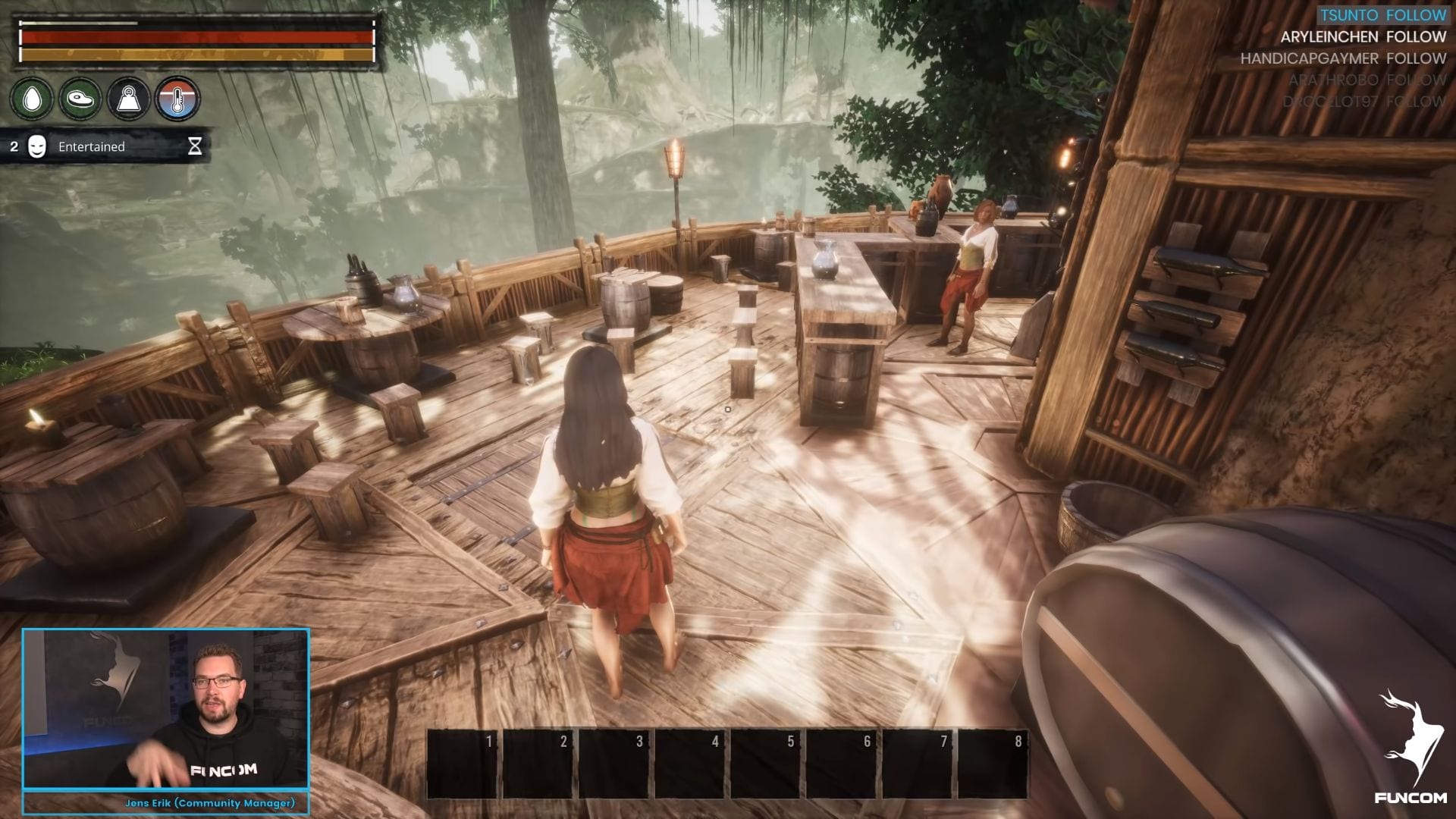Screen dimensions: 1456x819
Task: Click the temperature thermometer icon
Action: (177, 99)
